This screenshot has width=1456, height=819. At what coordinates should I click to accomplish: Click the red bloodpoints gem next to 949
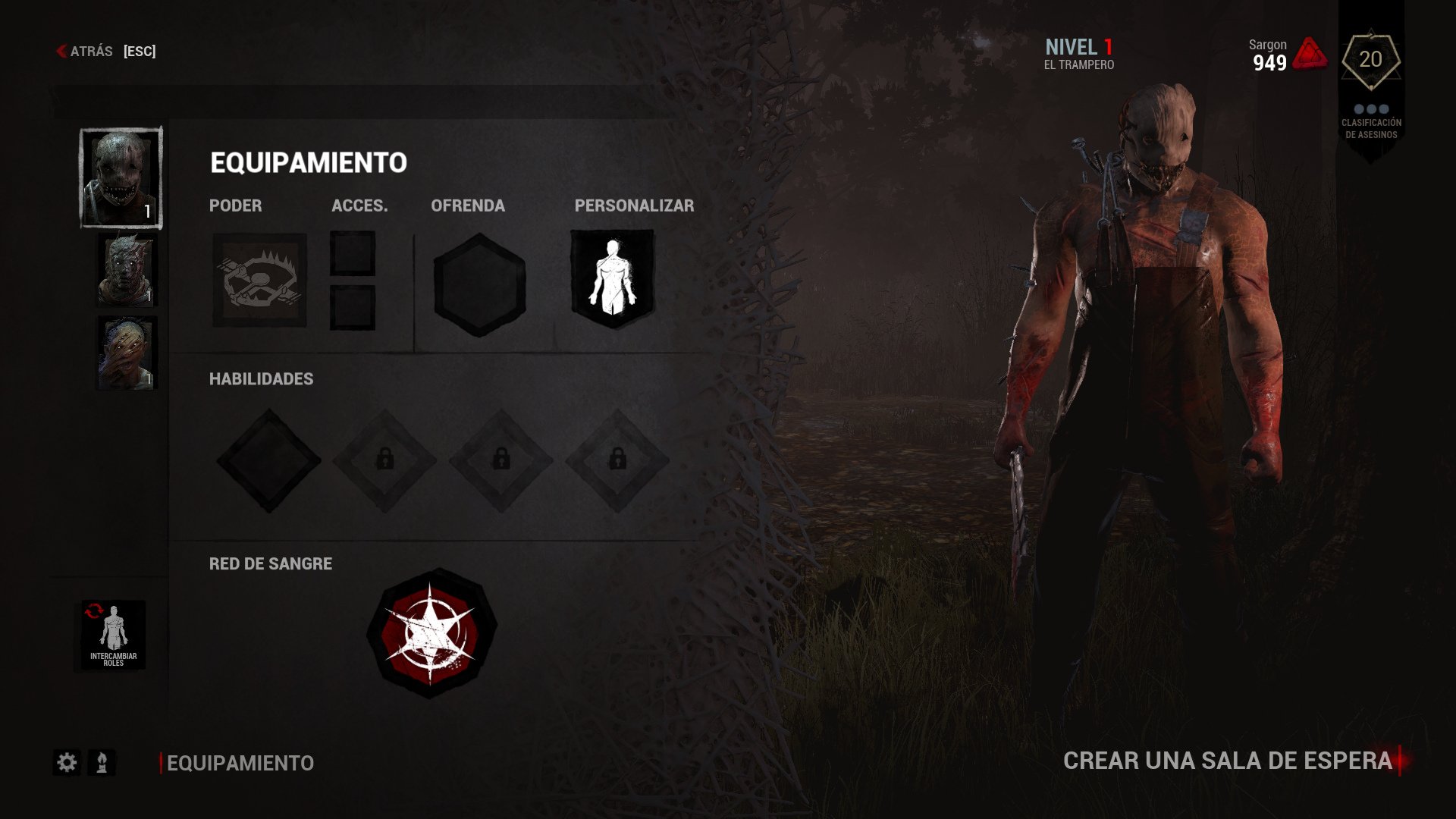click(1310, 53)
